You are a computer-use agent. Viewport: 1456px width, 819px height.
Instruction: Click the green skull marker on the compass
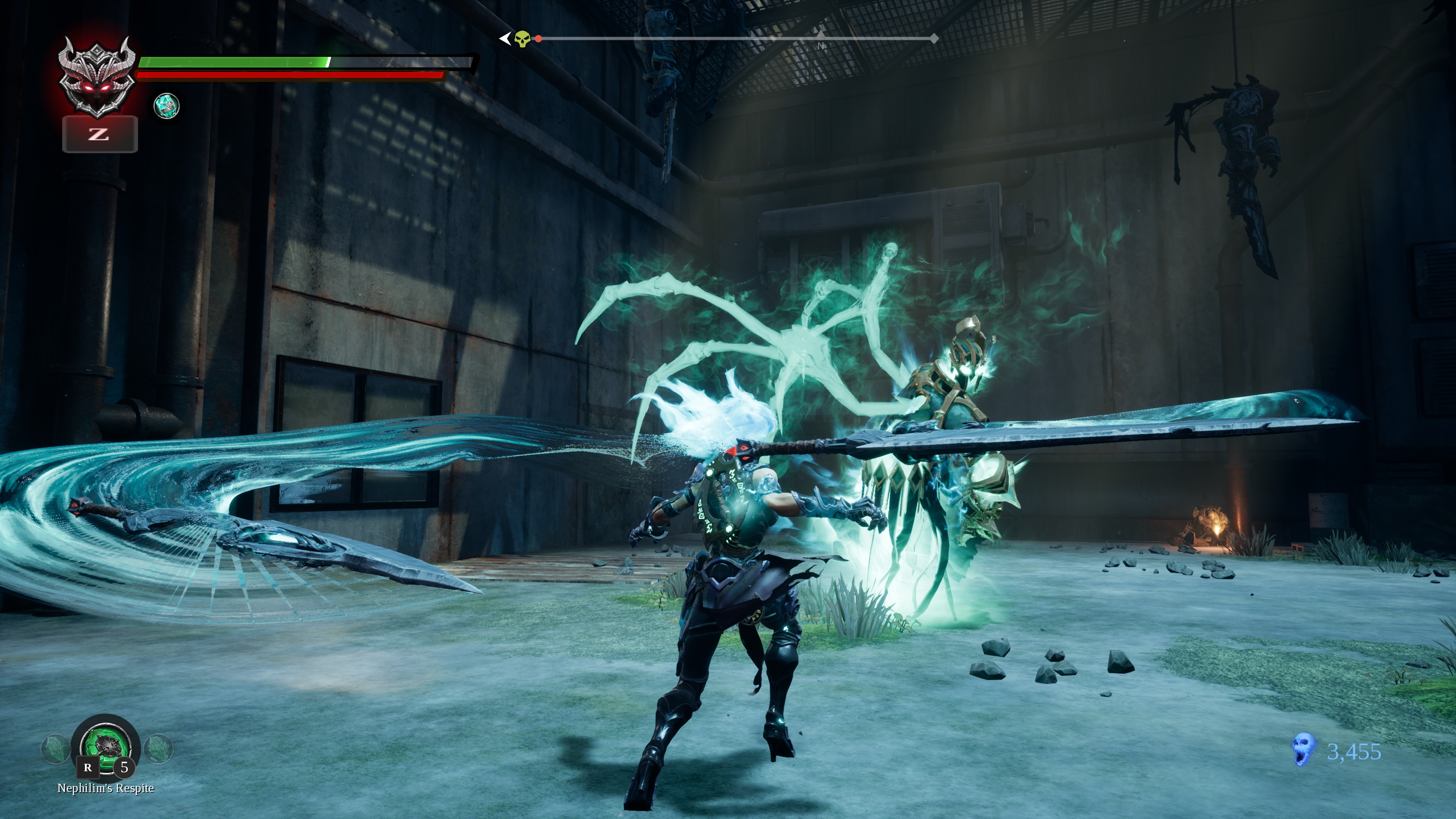[522, 39]
